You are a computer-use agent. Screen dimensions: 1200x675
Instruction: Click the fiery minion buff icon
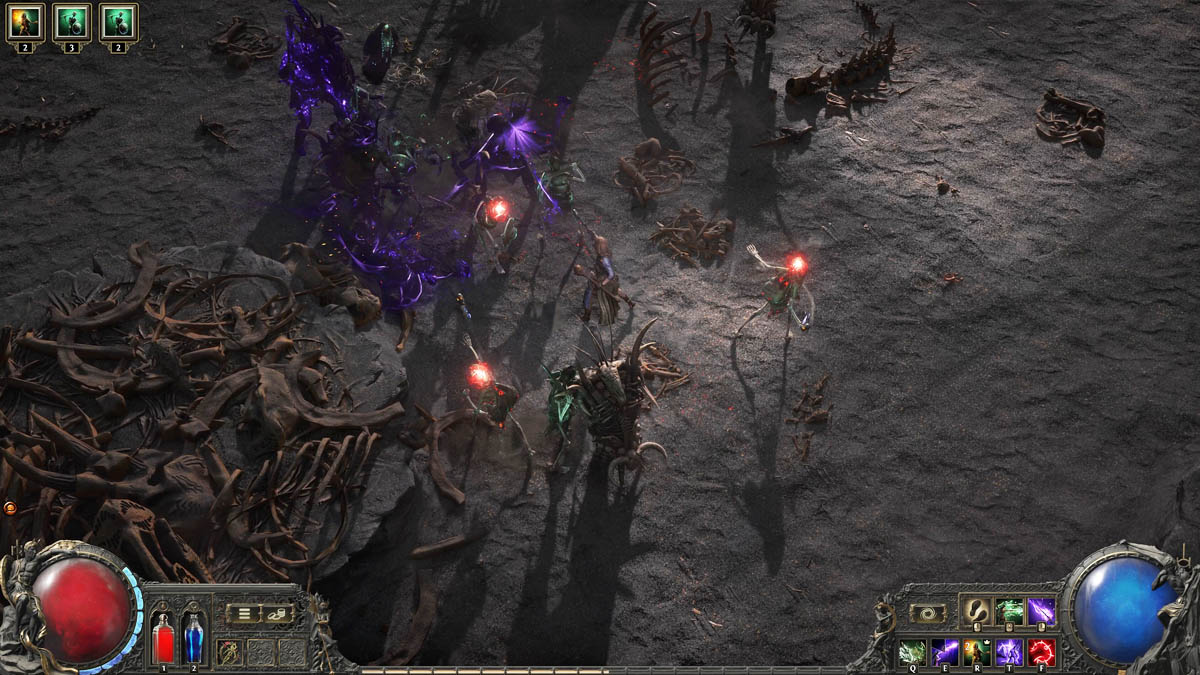coord(25,22)
